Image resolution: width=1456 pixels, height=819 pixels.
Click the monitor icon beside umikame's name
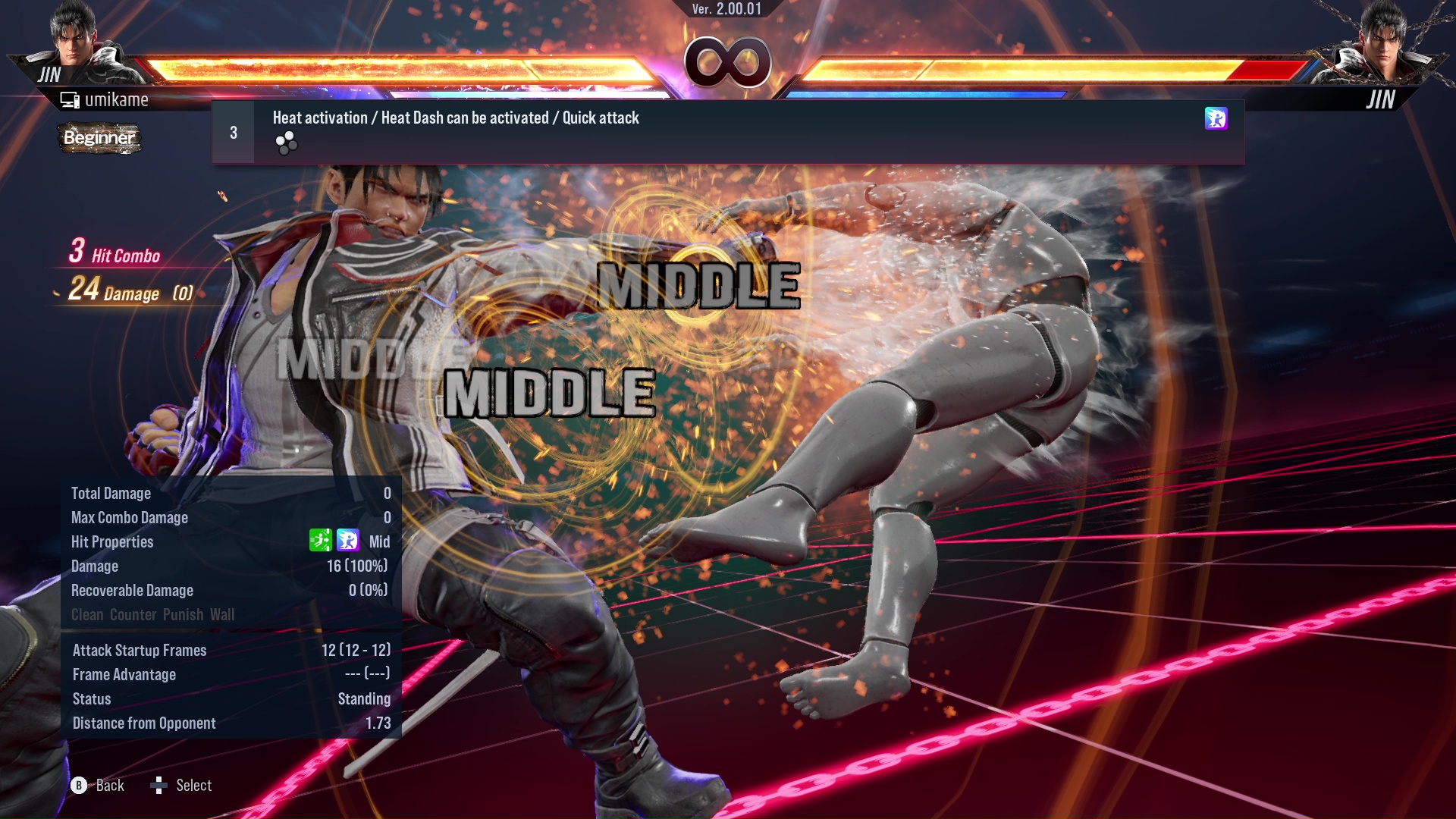tap(69, 99)
